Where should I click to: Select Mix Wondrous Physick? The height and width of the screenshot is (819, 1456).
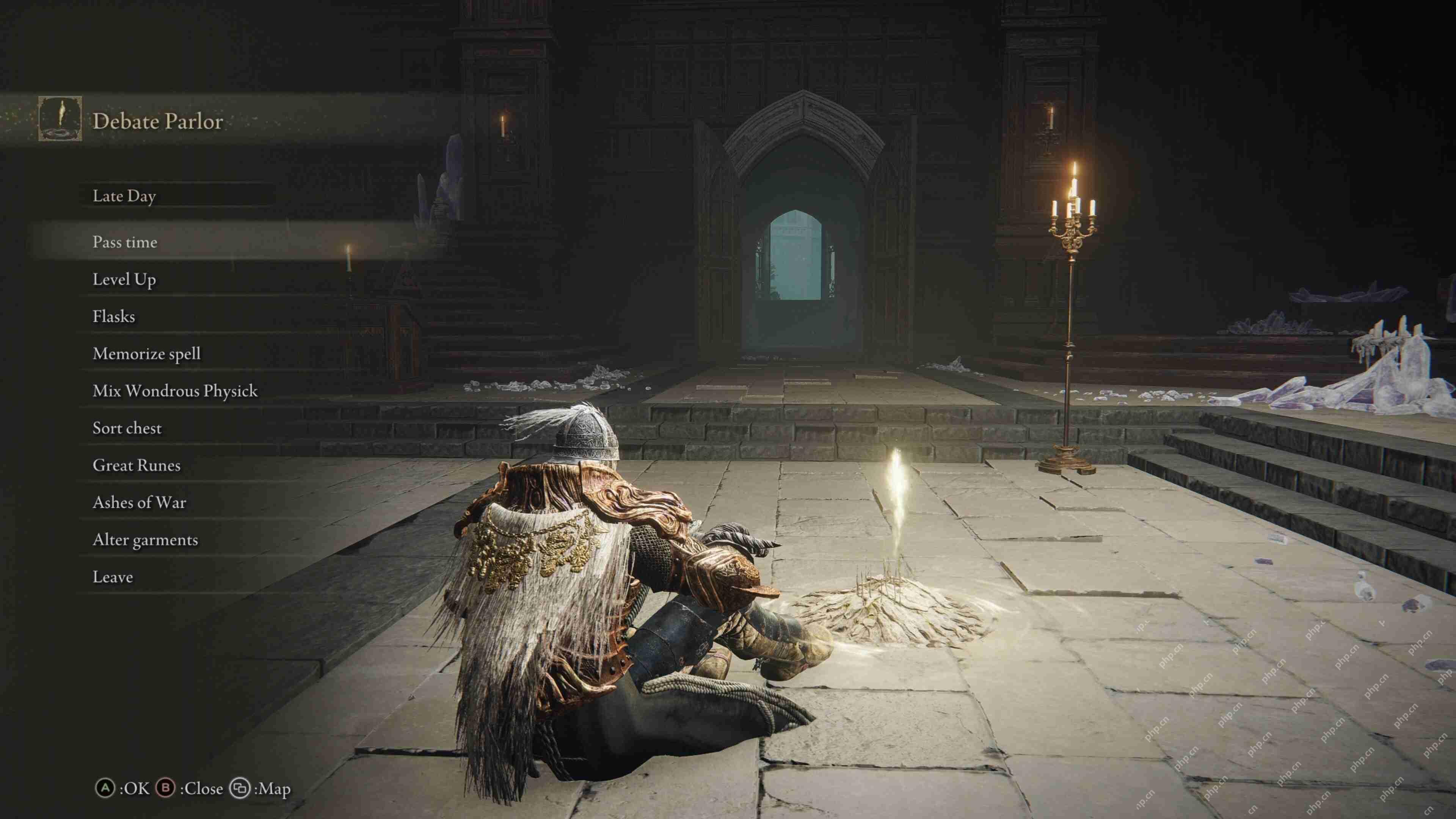pyautogui.click(x=175, y=391)
